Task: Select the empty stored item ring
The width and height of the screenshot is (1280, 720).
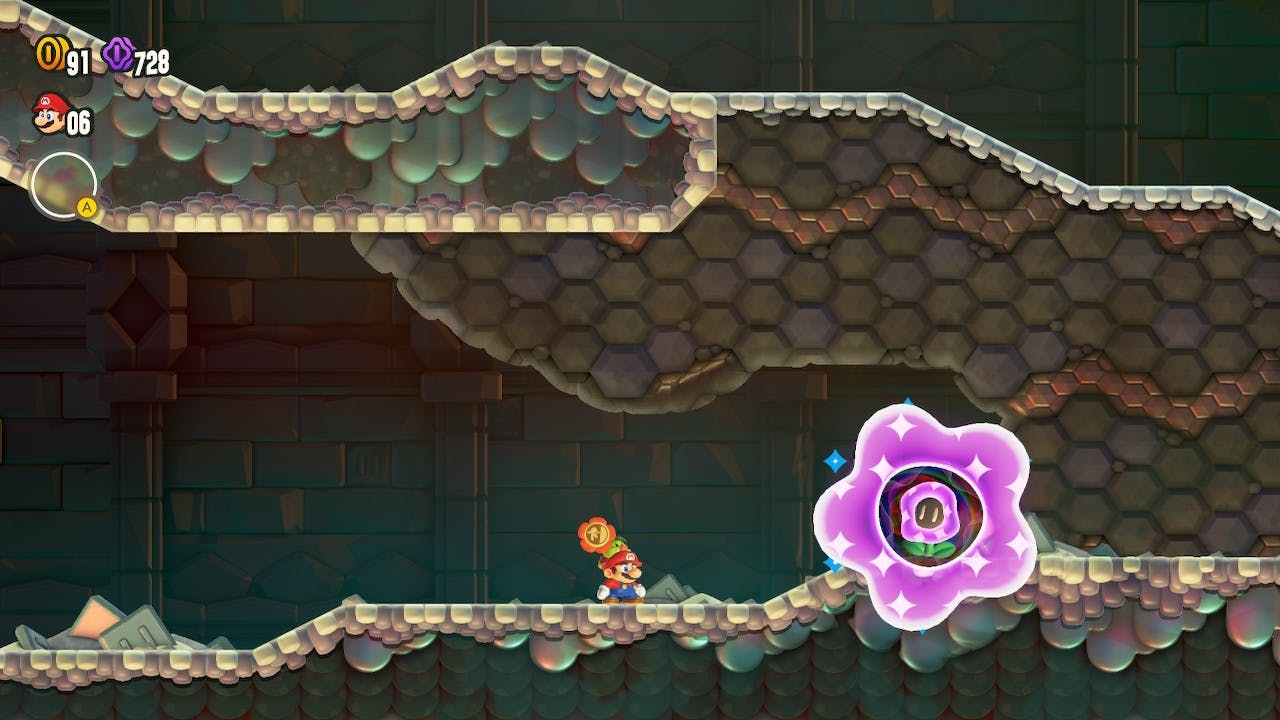Action: pos(63,185)
